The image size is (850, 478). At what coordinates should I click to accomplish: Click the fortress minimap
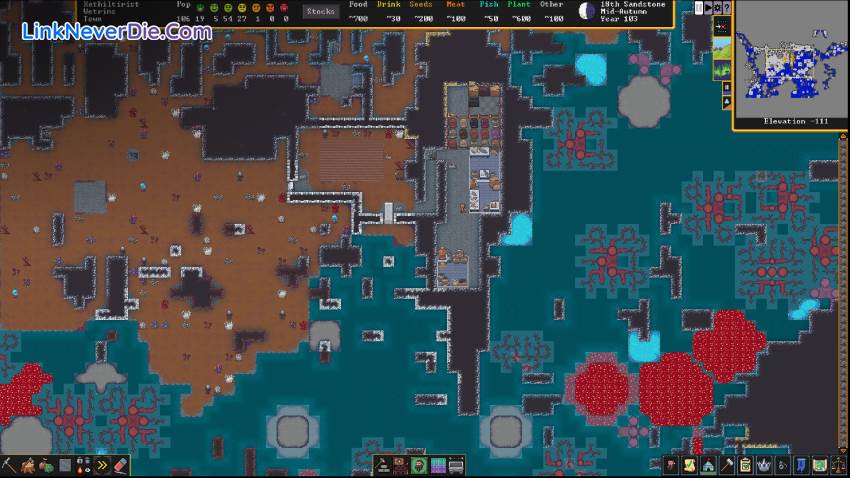click(x=790, y=60)
